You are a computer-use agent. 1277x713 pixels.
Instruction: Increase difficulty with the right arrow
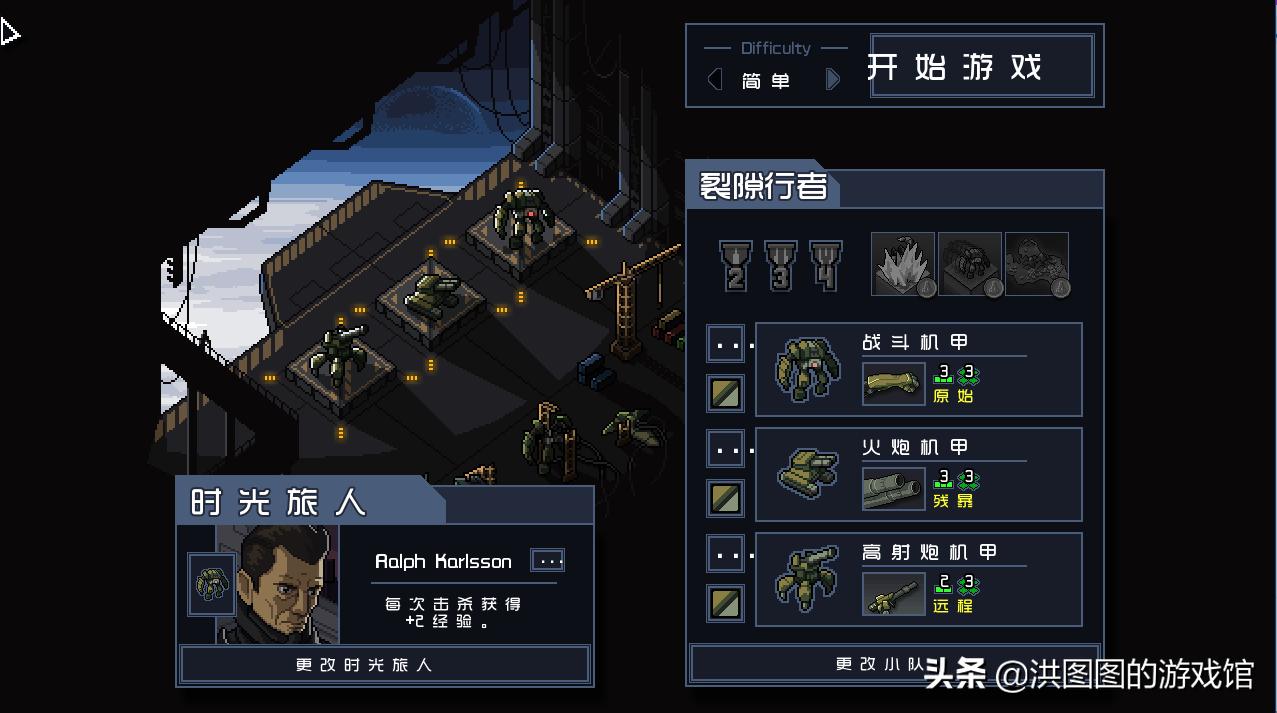click(x=832, y=80)
